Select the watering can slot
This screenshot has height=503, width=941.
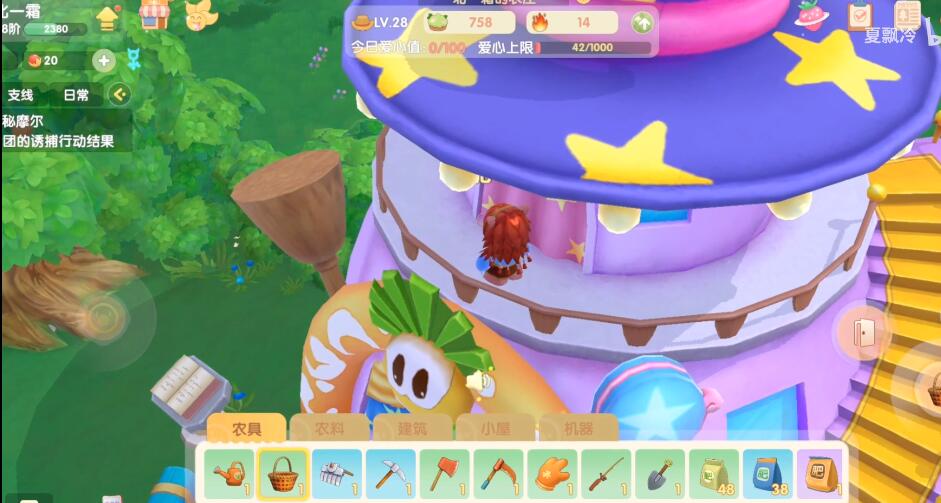coord(229,471)
